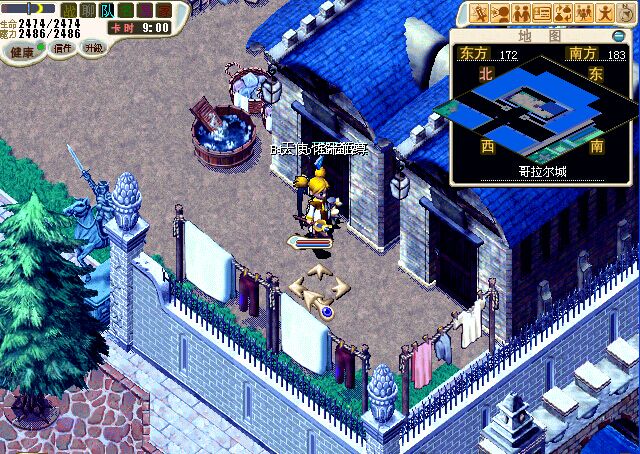Viewport: 640px width, 454px height.
Task: Toggle the 聊 chat mode button
Action: pyautogui.click(x=88, y=10)
